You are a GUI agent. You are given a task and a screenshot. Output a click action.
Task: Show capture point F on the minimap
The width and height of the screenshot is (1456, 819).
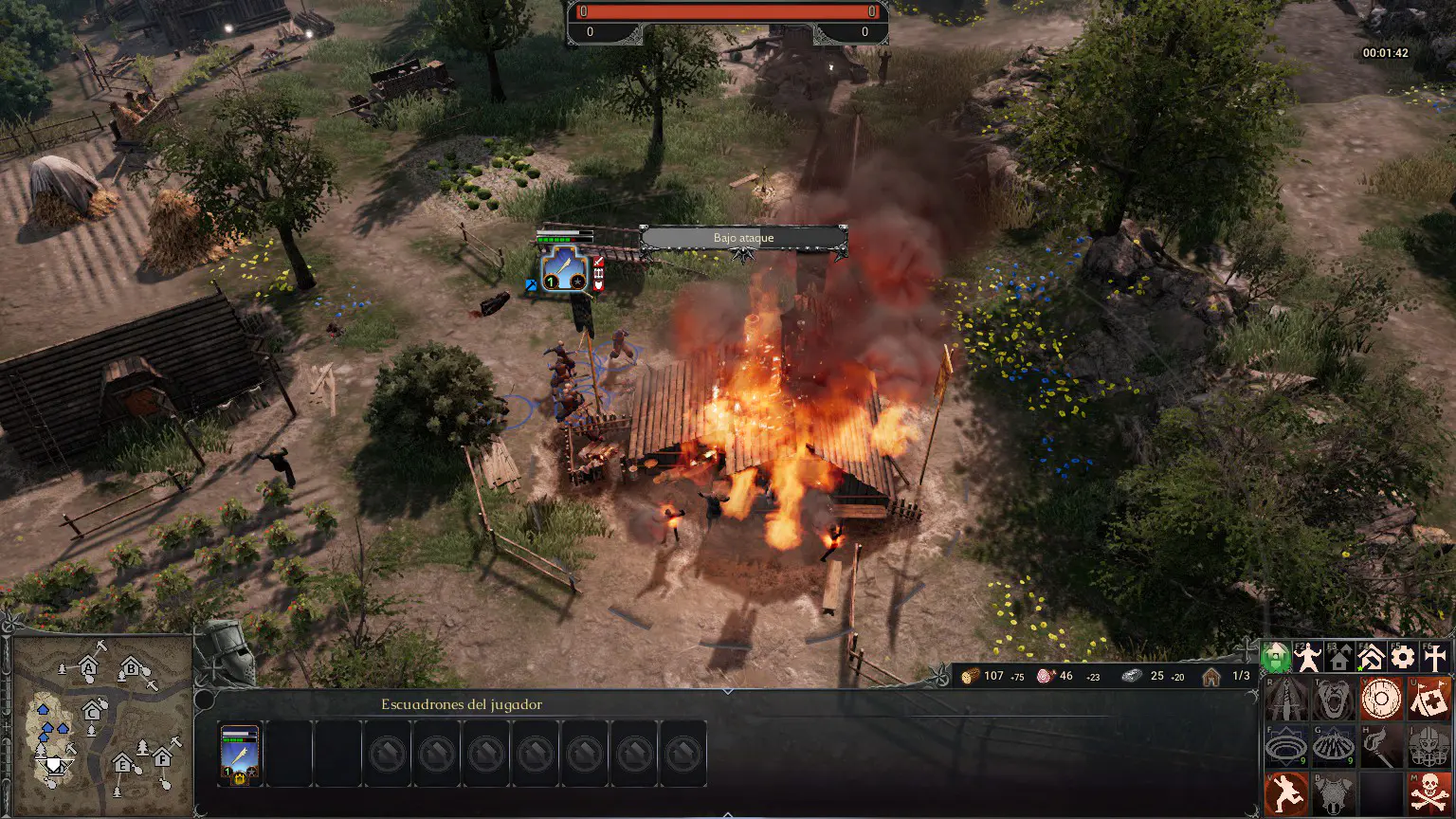click(x=162, y=758)
